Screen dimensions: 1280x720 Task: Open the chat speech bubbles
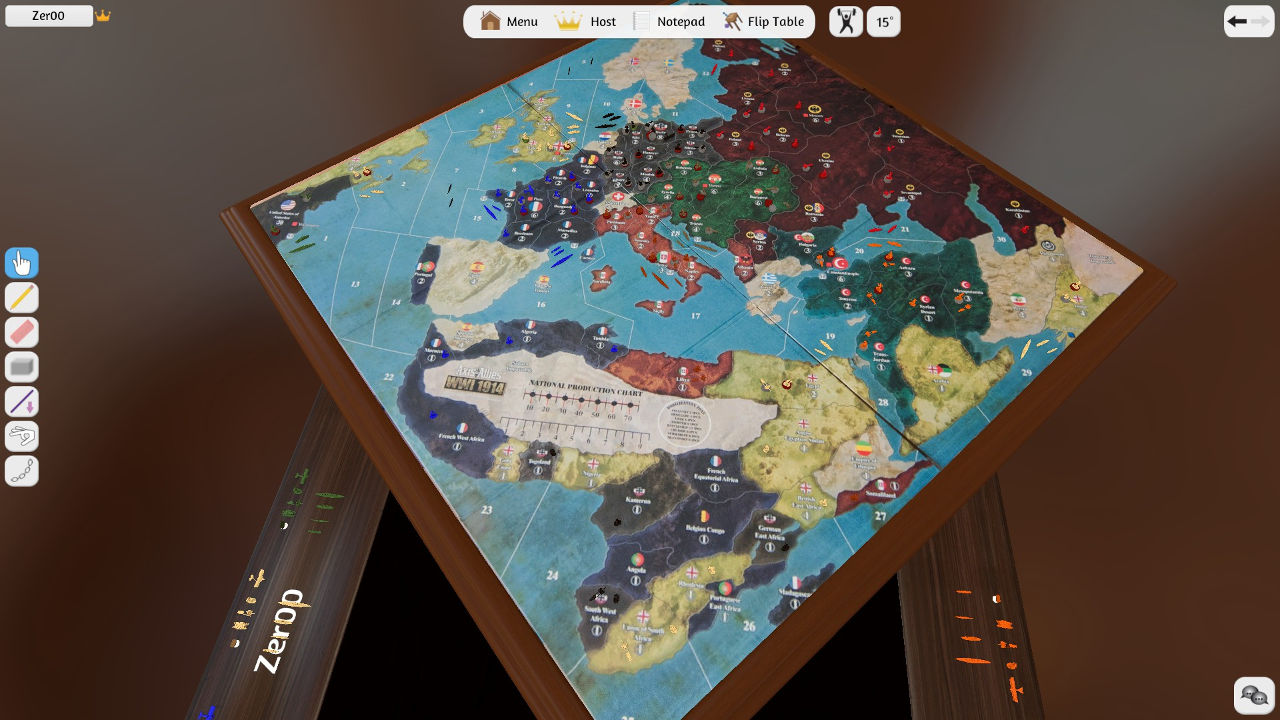(x=1254, y=695)
